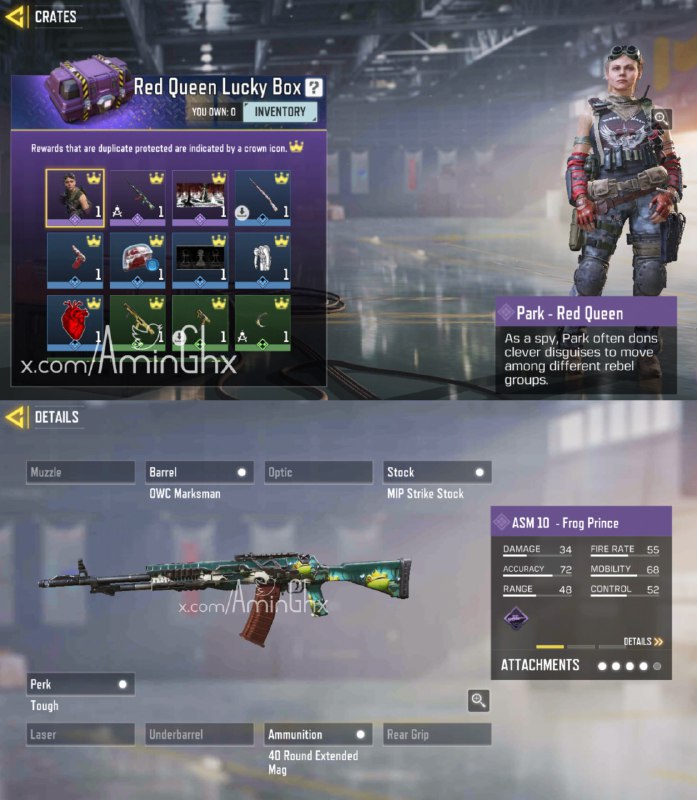The image size is (697, 800).
Task: Show Red Queen Lucky Box help info
Action: (314, 88)
